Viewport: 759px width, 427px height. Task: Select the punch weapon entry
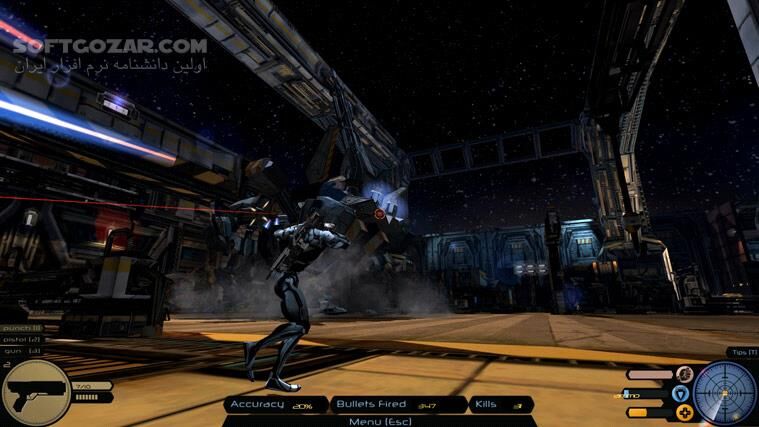(x=21, y=328)
